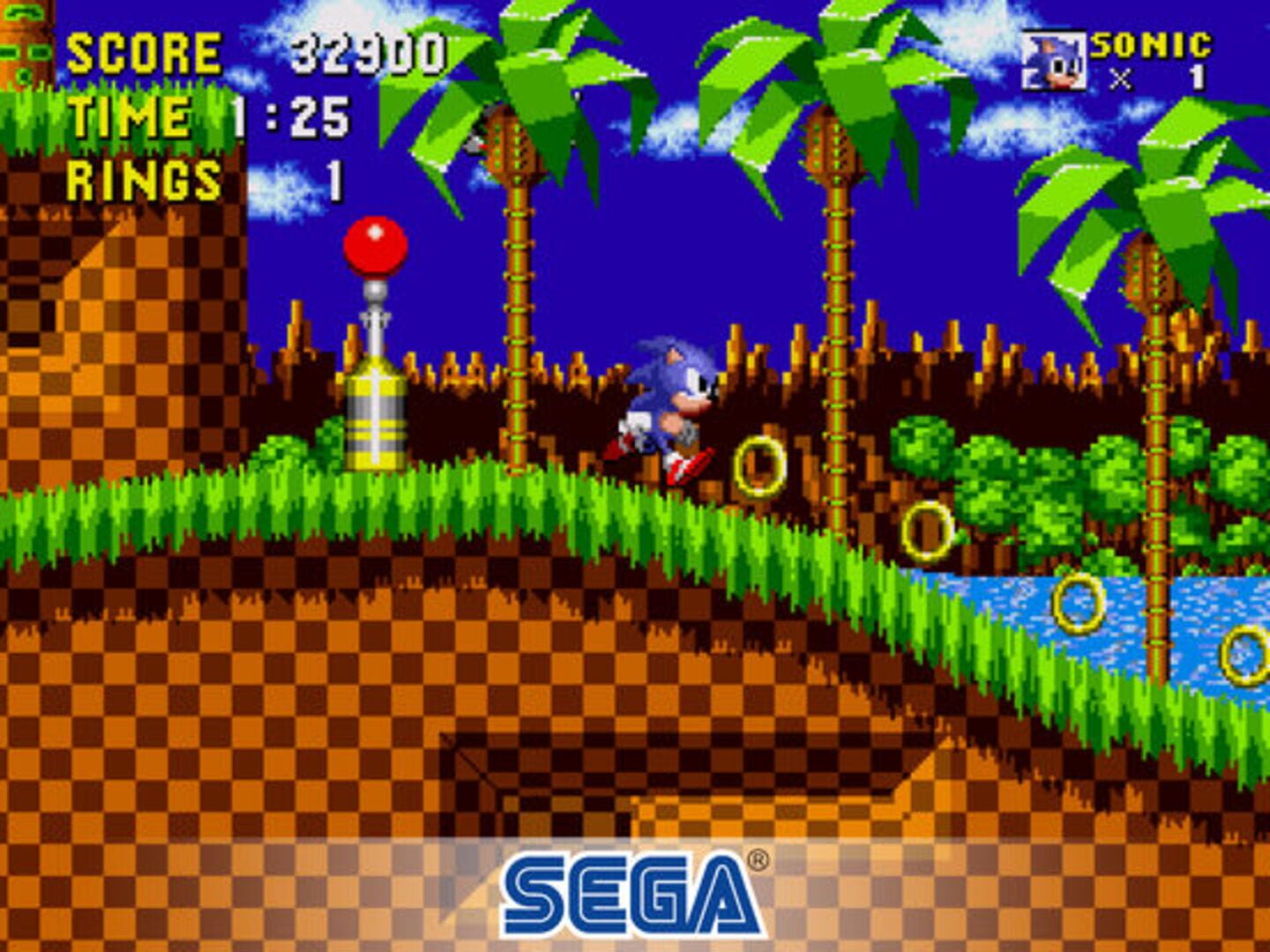Select Sonic's sprite in the level
Image resolution: width=1270 pixels, height=952 pixels.
tap(667, 405)
